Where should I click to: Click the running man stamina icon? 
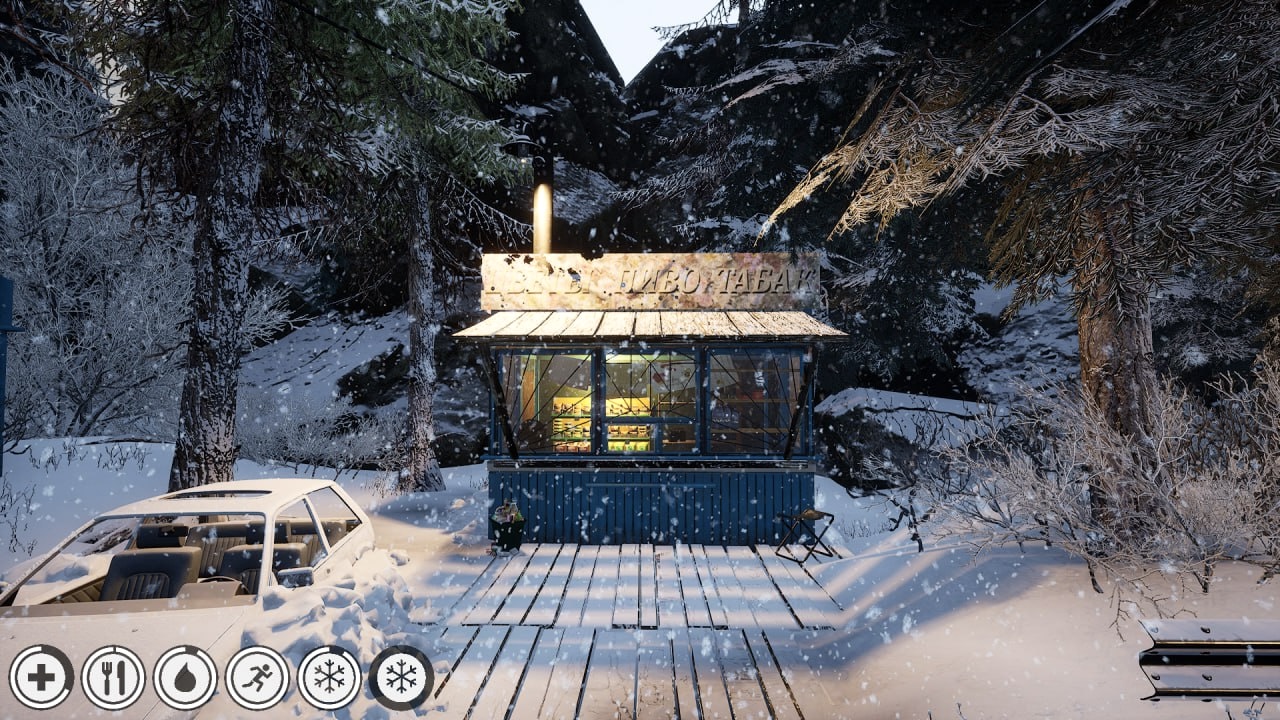pos(257,677)
